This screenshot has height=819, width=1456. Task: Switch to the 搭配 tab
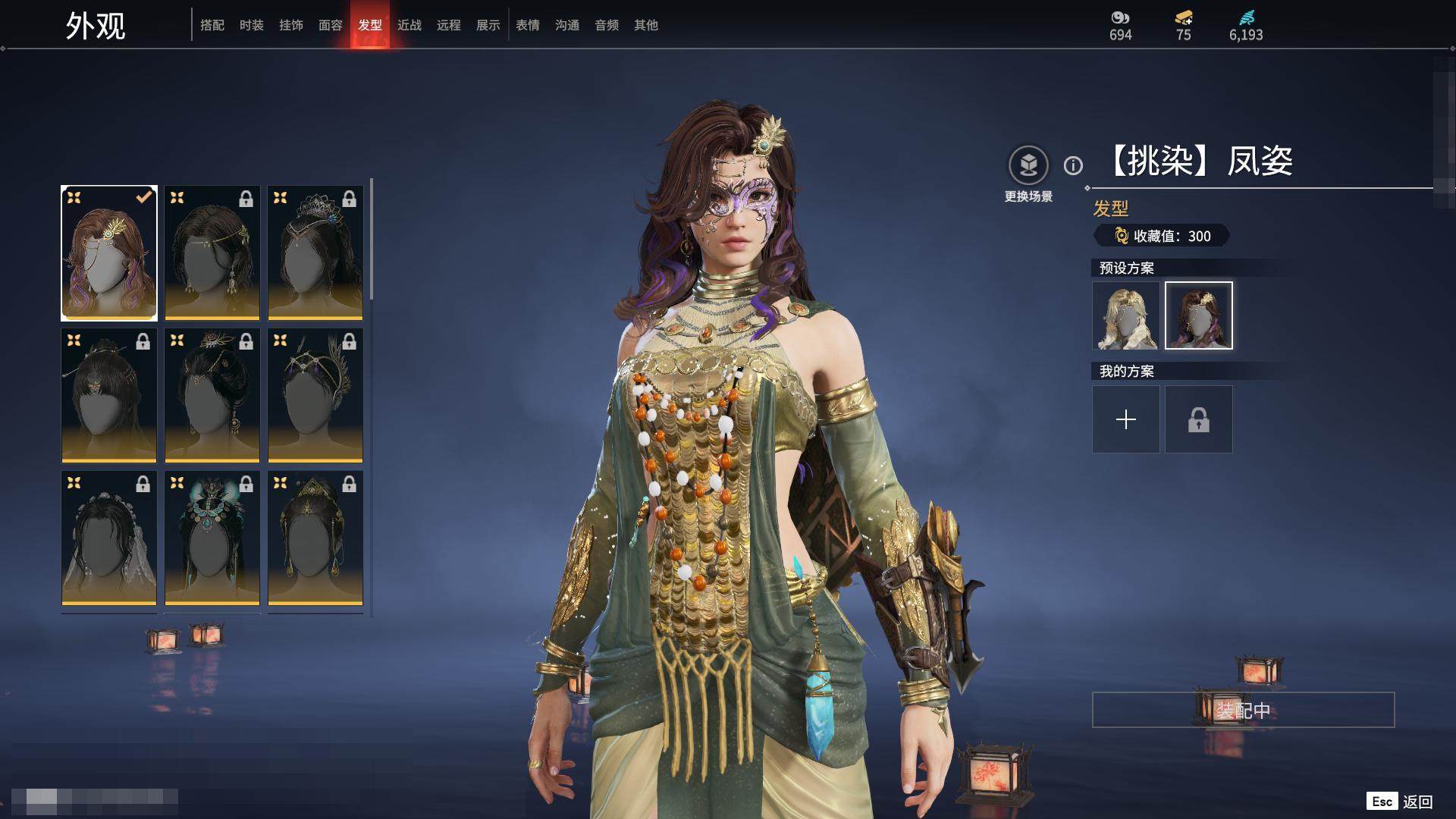coord(212,25)
